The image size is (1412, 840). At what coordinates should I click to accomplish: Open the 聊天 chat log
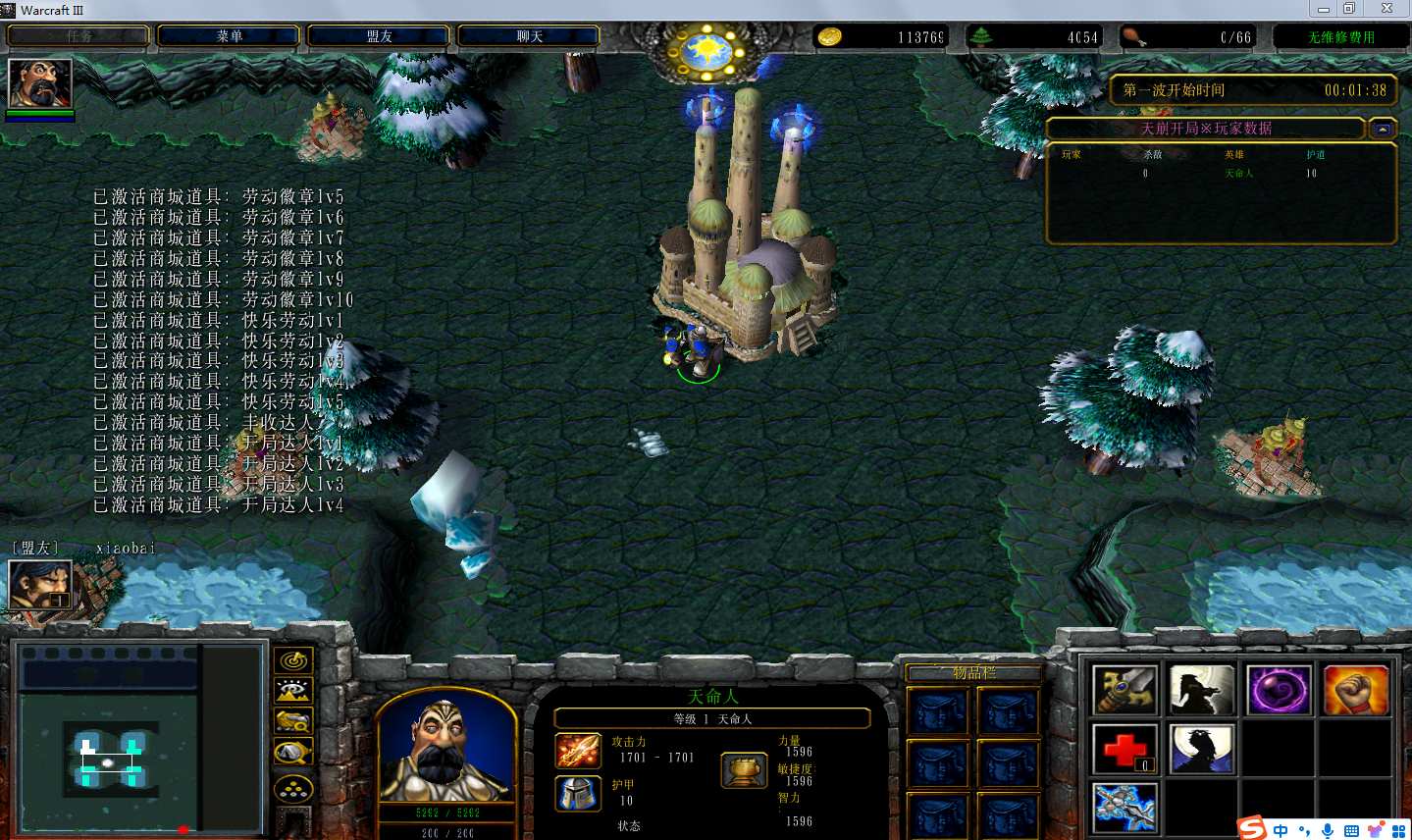tap(529, 36)
